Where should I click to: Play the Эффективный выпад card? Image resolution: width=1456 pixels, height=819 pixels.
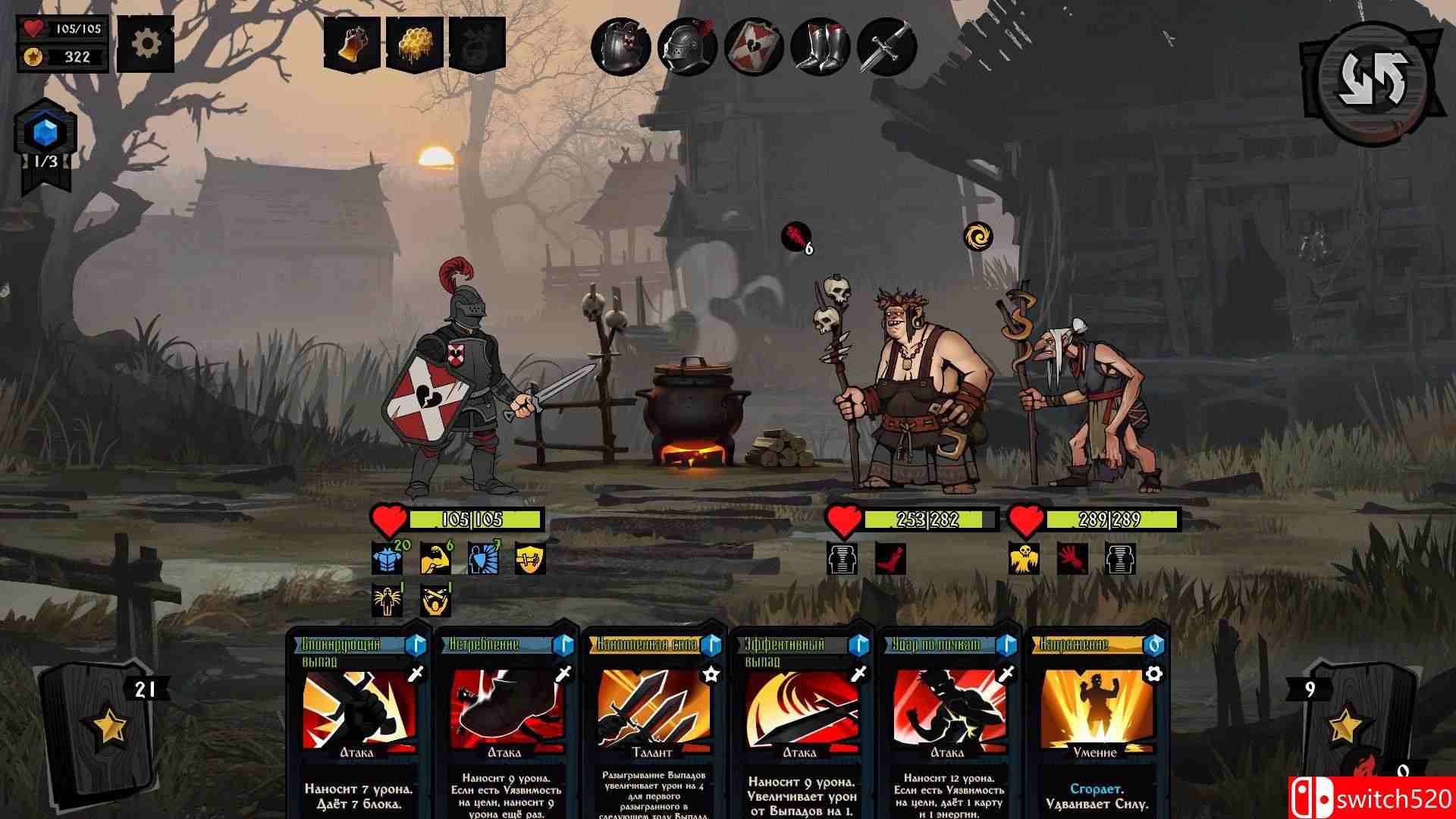point(801,720)
